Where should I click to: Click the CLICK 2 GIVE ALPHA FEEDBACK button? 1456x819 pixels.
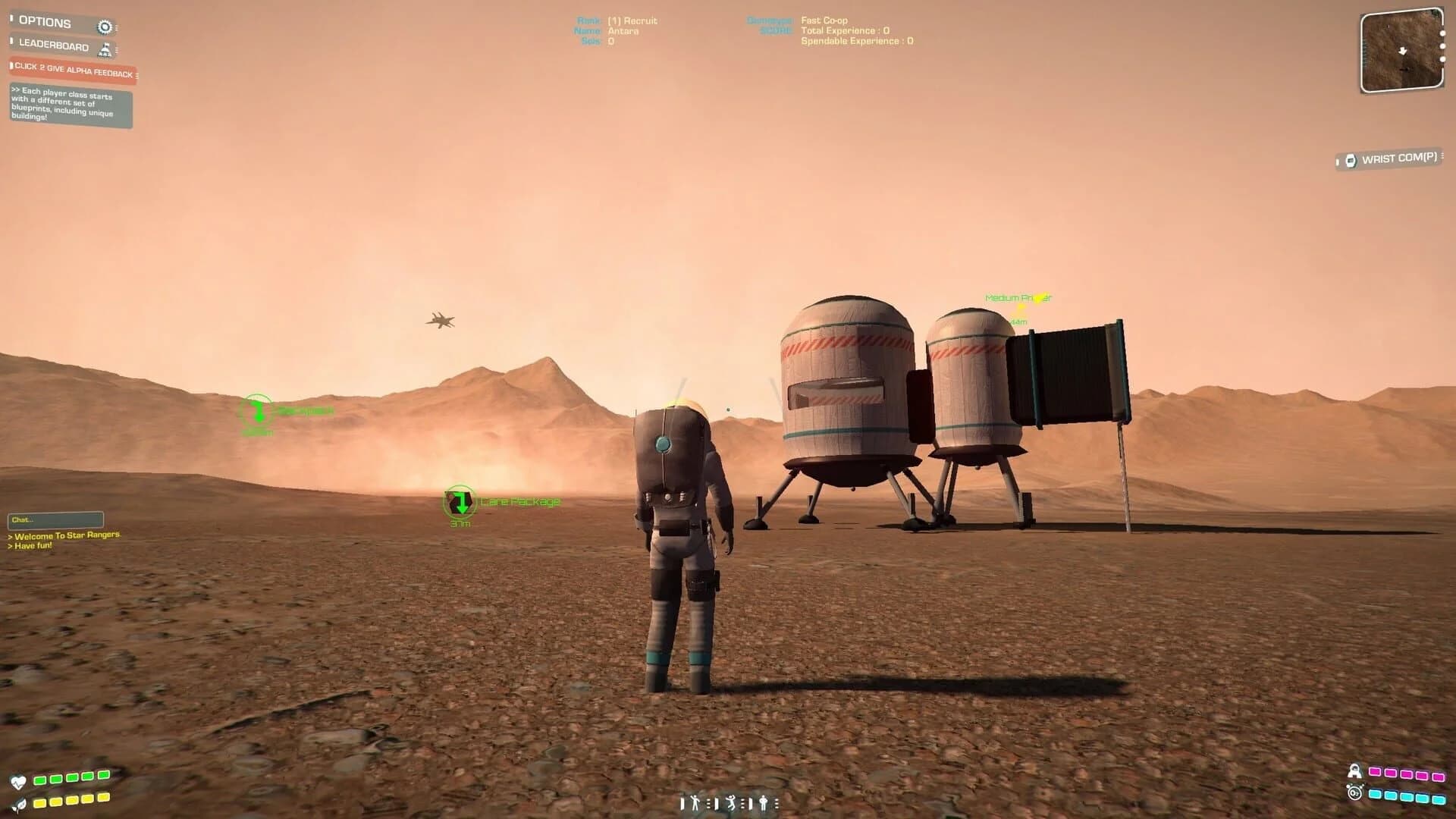click(72, 71)
